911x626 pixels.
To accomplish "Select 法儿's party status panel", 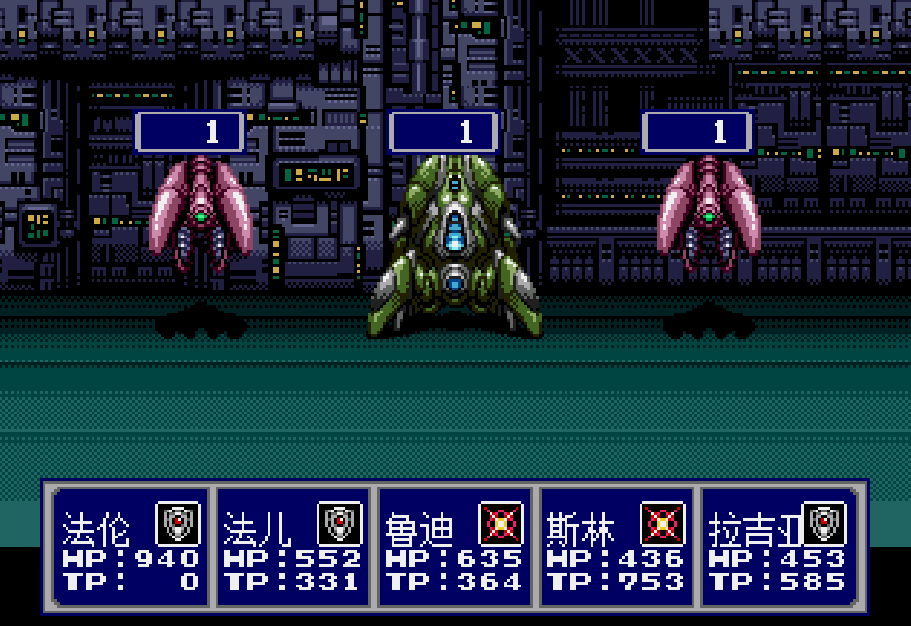I will (292, 548).
